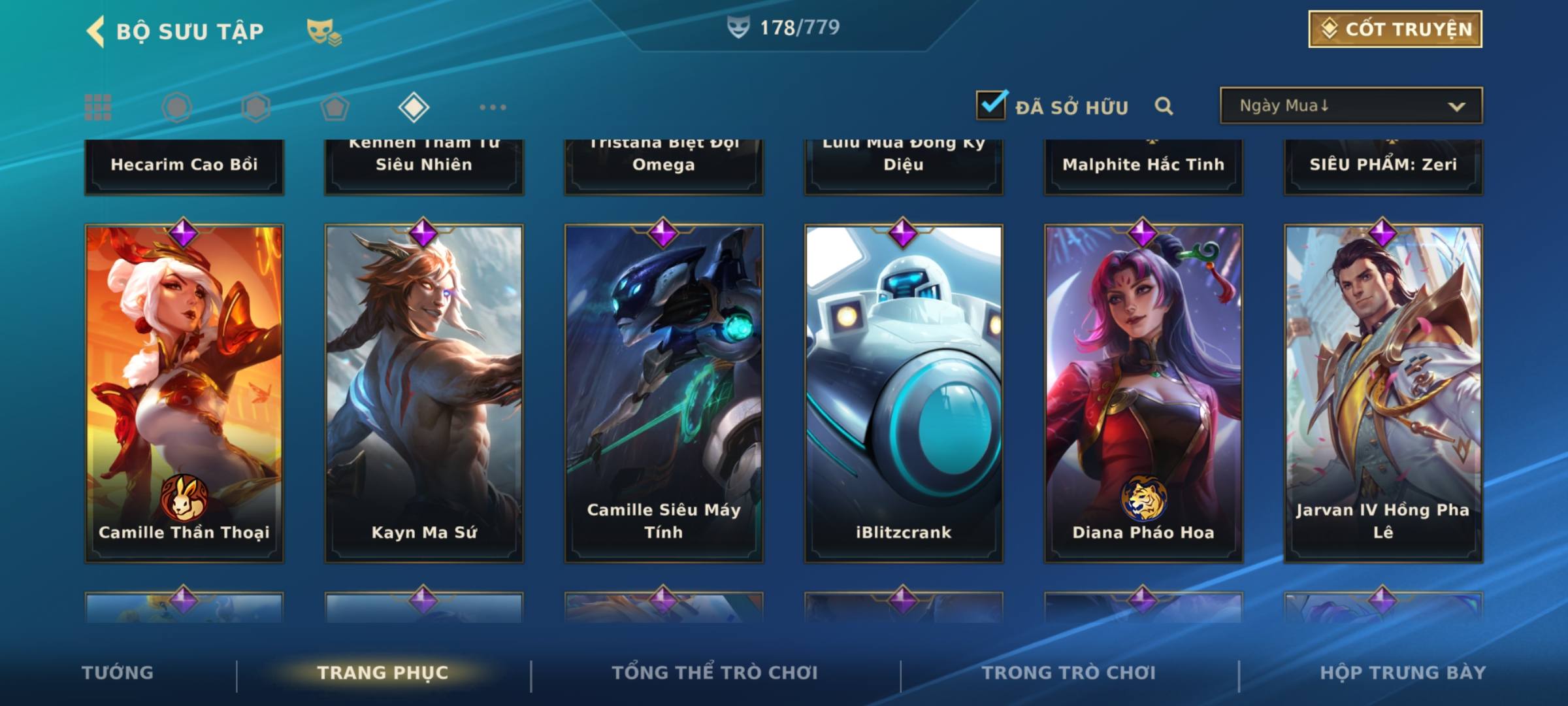Choose the diamond rarity filter icon

point(414,107)
